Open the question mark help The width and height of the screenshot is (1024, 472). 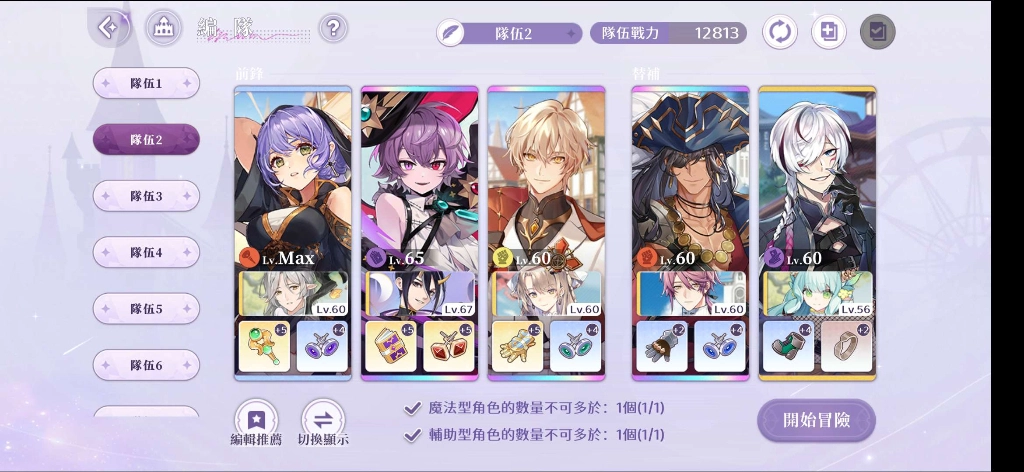coord(334,28)
